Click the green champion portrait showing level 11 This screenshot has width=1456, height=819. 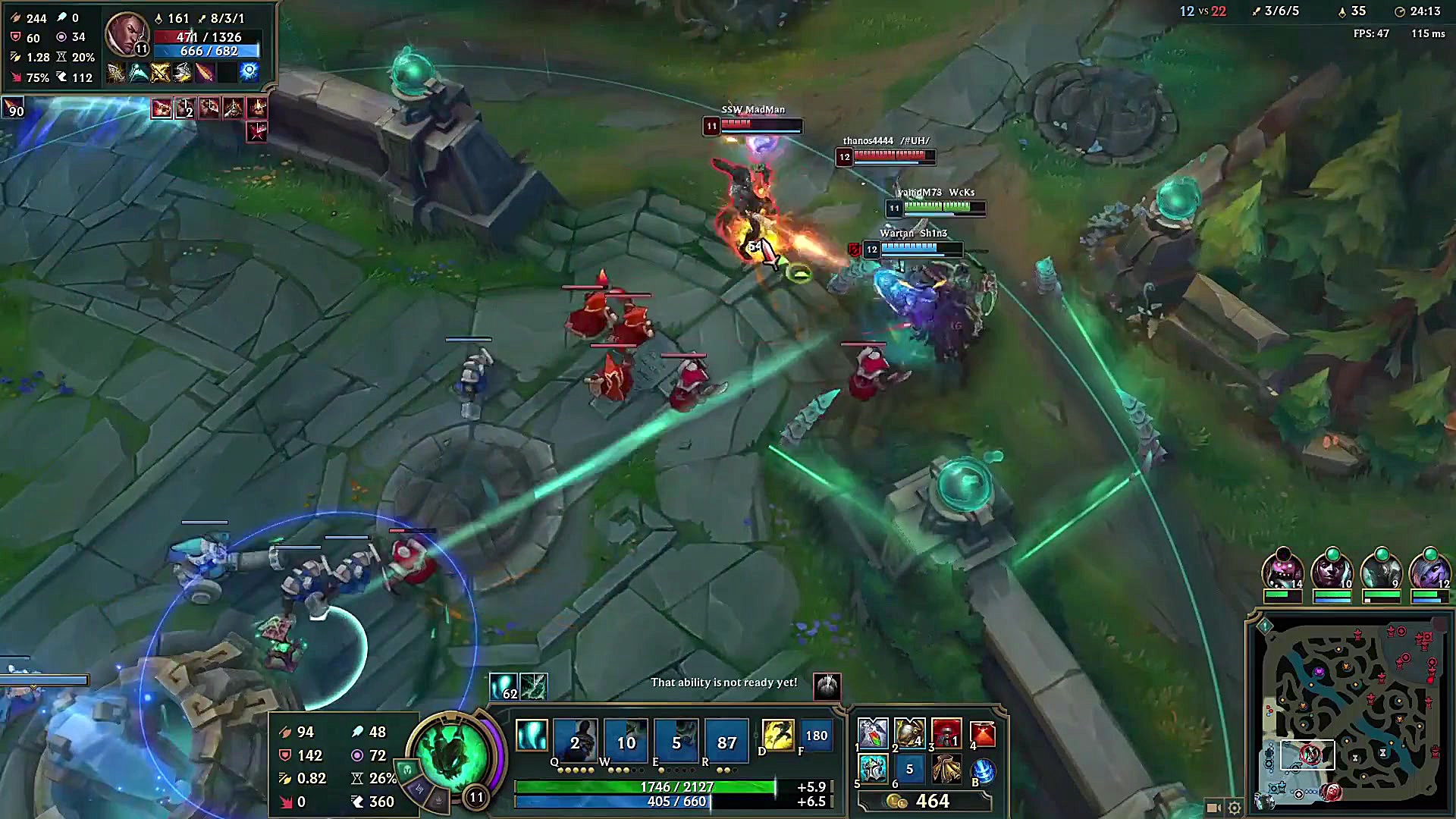click(x=453, y=753)
